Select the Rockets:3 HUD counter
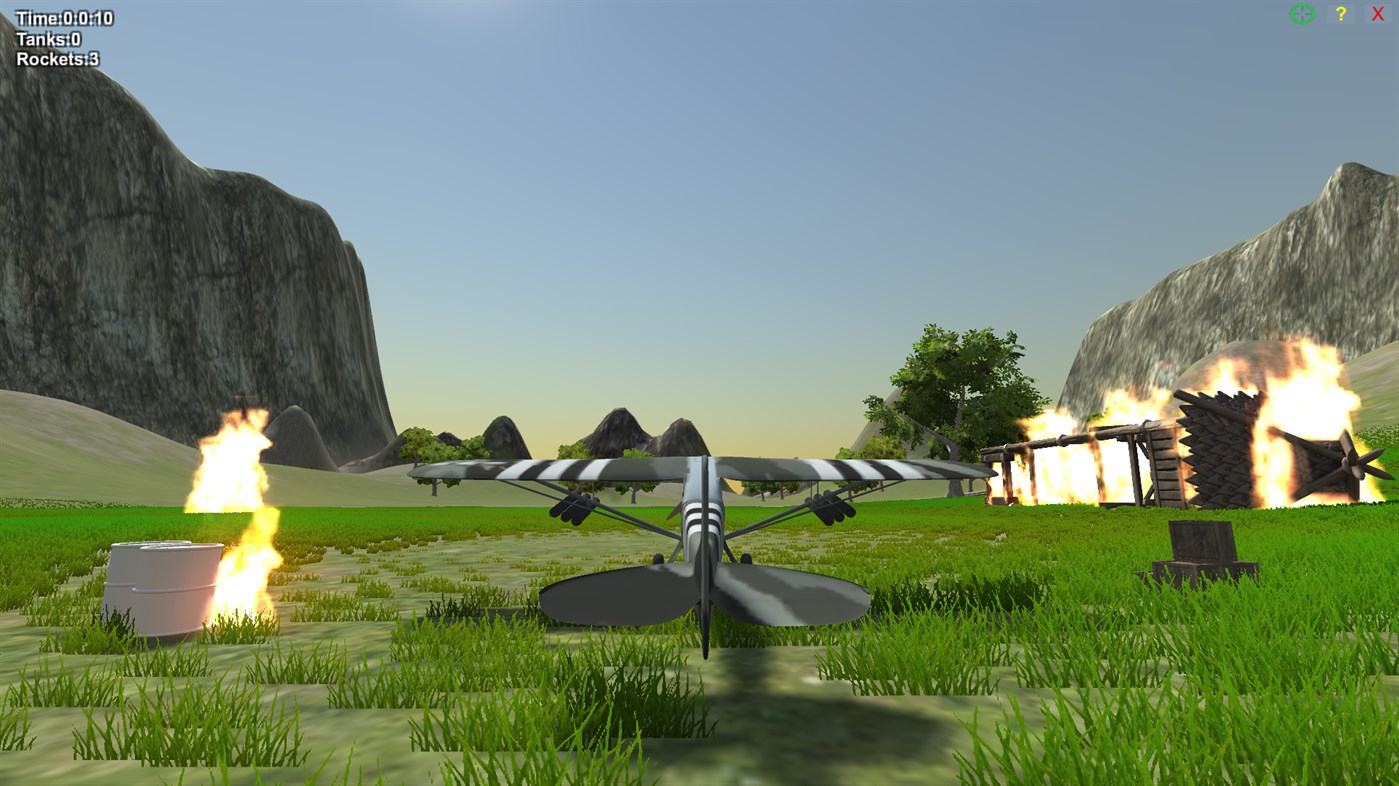1399x786 pixels. 56,58
